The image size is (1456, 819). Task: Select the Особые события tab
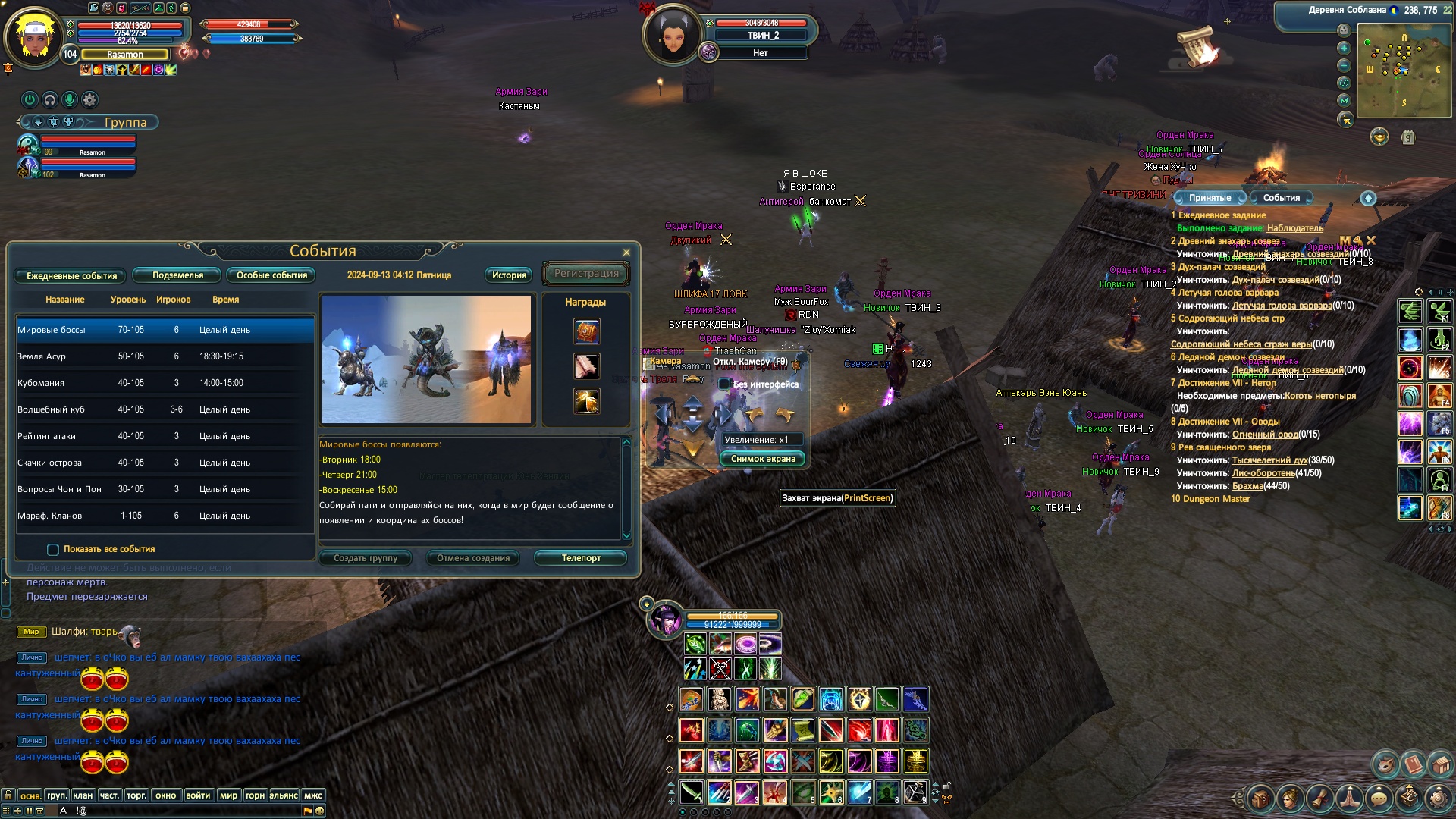(271, 275)
